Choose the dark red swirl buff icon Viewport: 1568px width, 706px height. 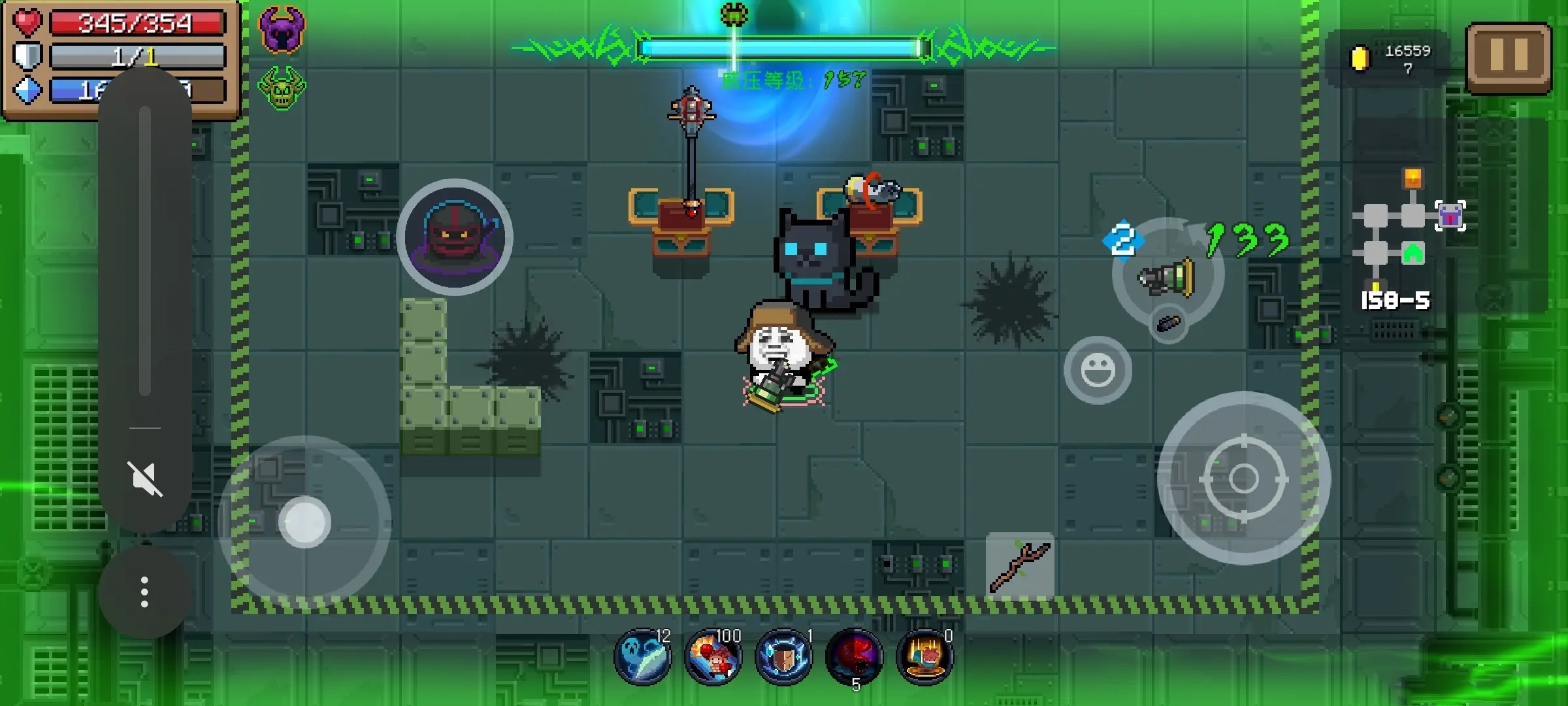[854, 656]
